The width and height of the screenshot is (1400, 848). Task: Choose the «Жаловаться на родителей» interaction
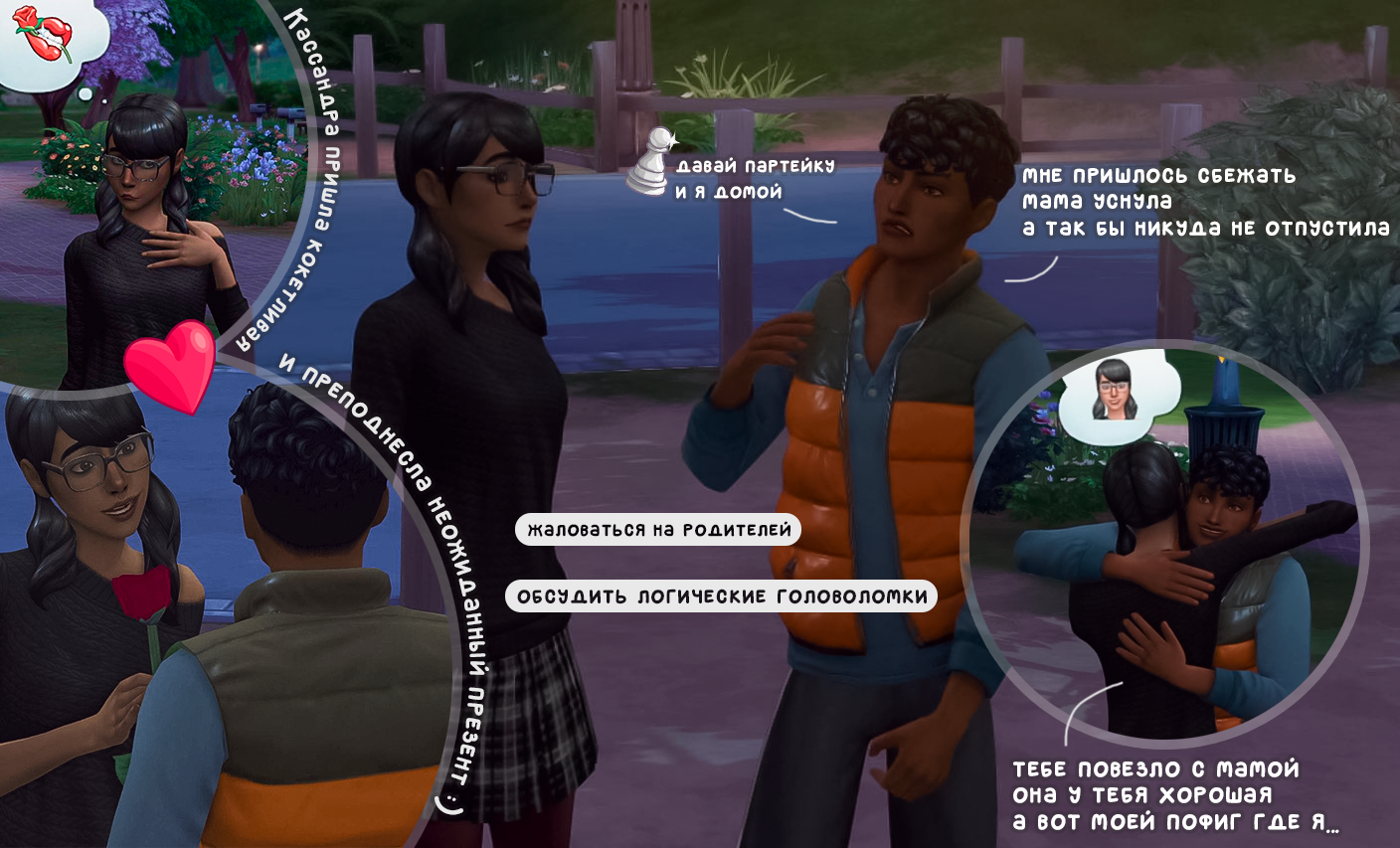click(x=658, y=530)
